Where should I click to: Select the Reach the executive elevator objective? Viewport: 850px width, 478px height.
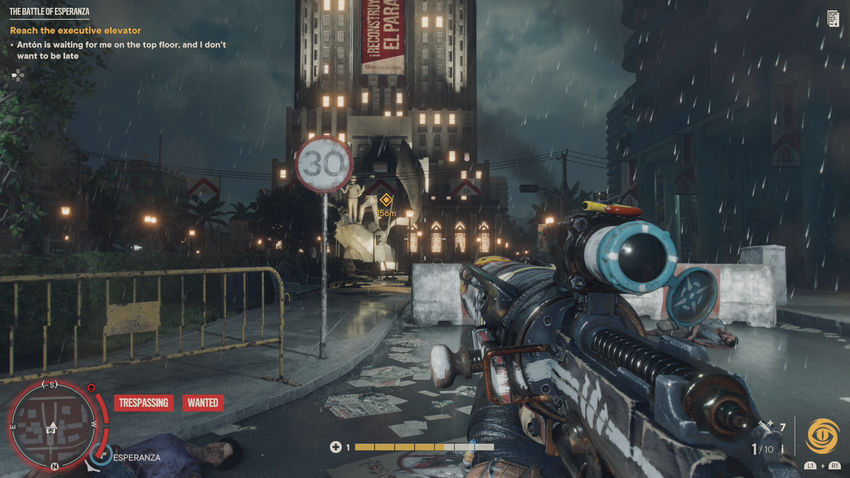pos(75,31)
